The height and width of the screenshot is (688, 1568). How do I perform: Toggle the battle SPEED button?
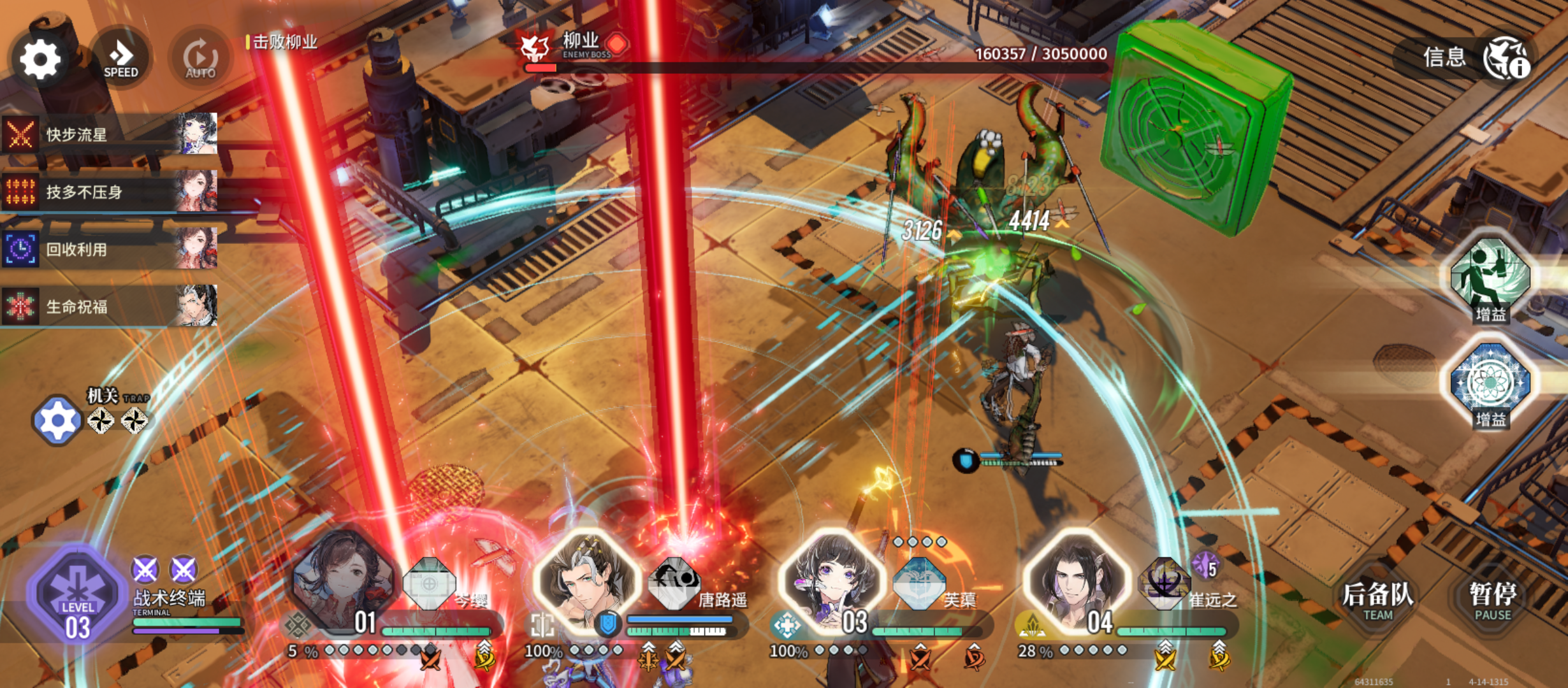coord(120,59)
